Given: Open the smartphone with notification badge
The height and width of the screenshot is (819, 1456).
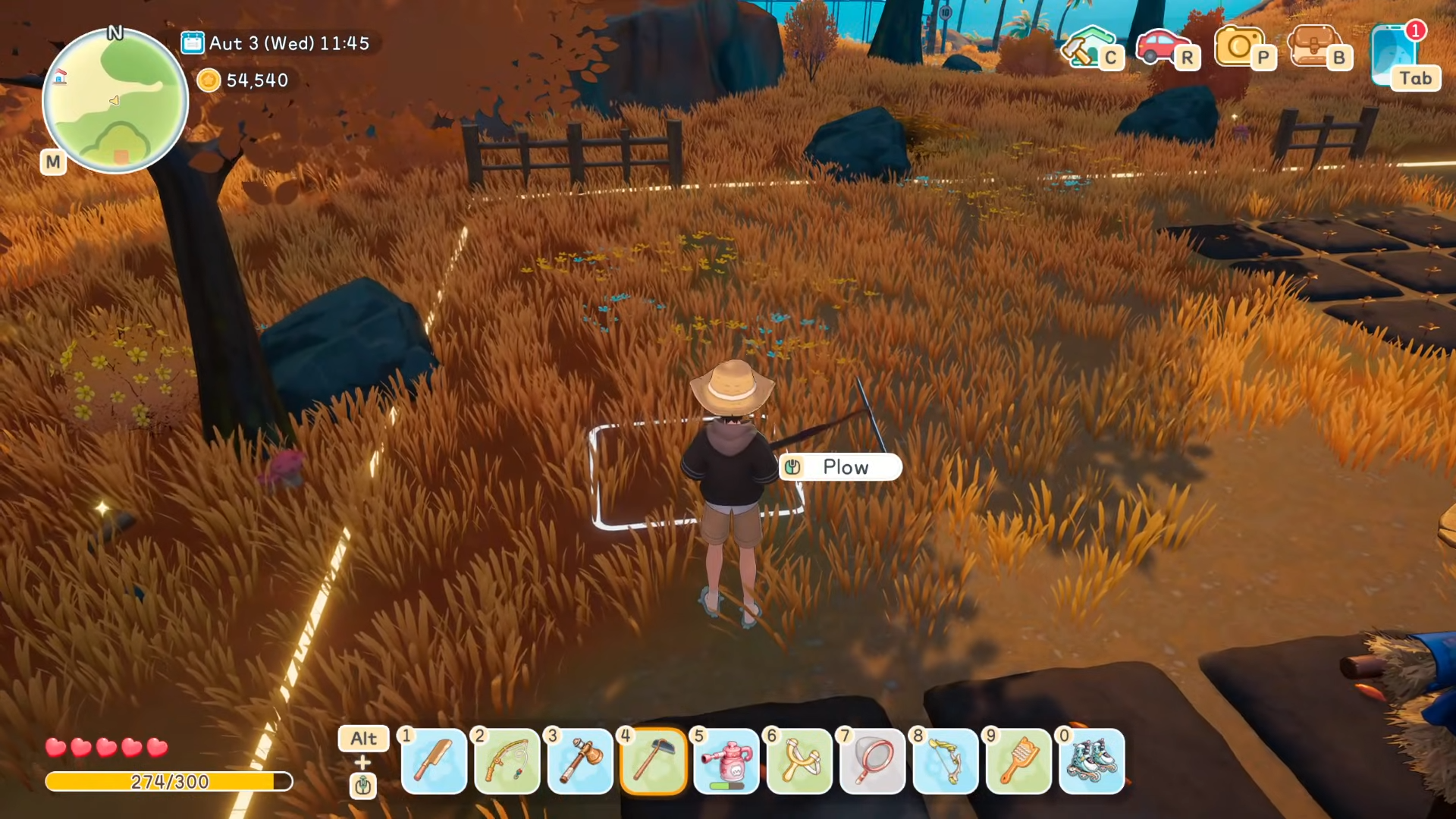Looking at the screenshot, I should click(1395, 55).
